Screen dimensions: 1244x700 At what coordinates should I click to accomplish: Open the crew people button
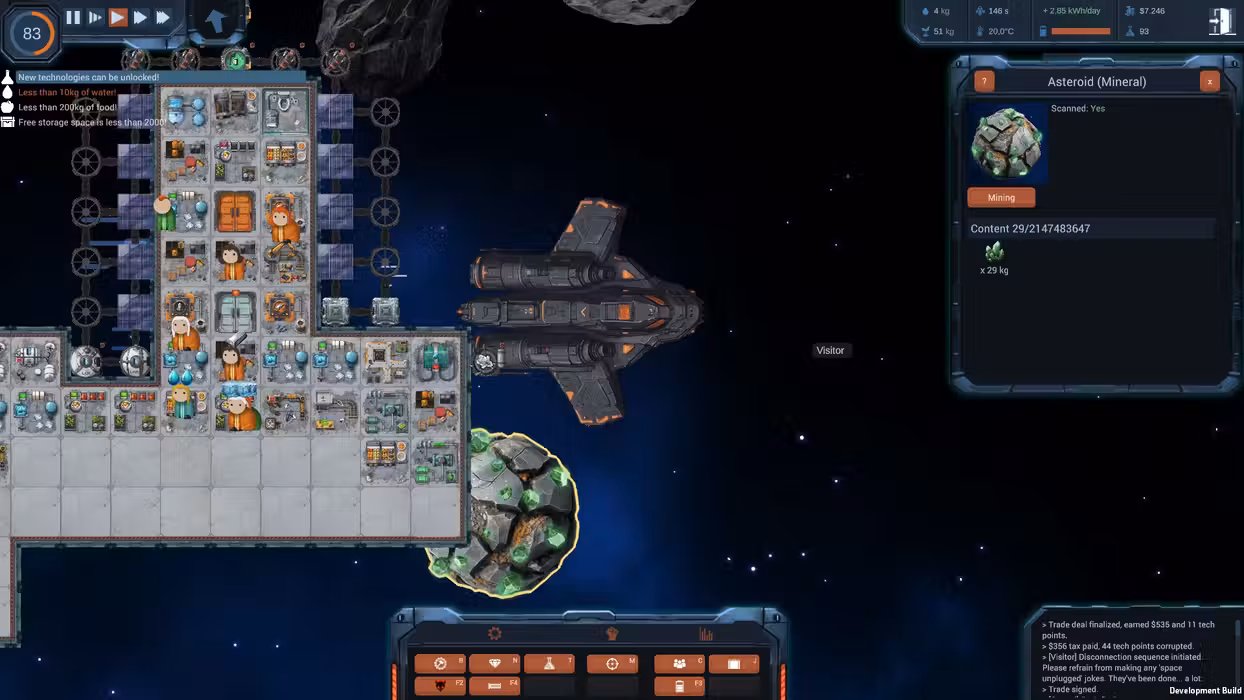pos(679,664)
